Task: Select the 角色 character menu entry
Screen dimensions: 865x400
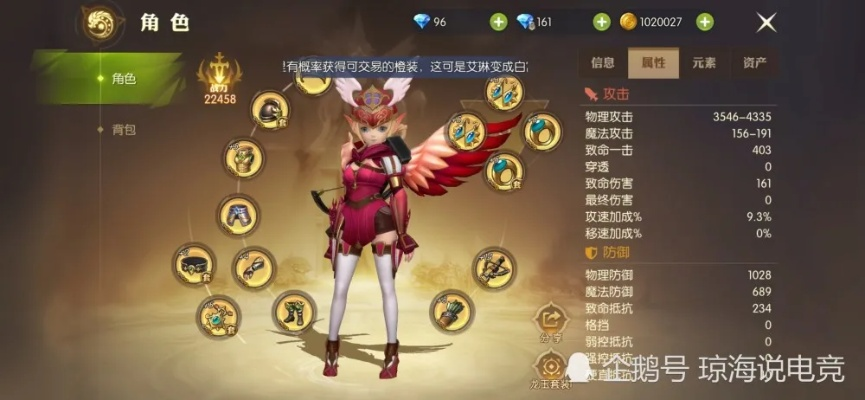Action: (x=122, y=78)
